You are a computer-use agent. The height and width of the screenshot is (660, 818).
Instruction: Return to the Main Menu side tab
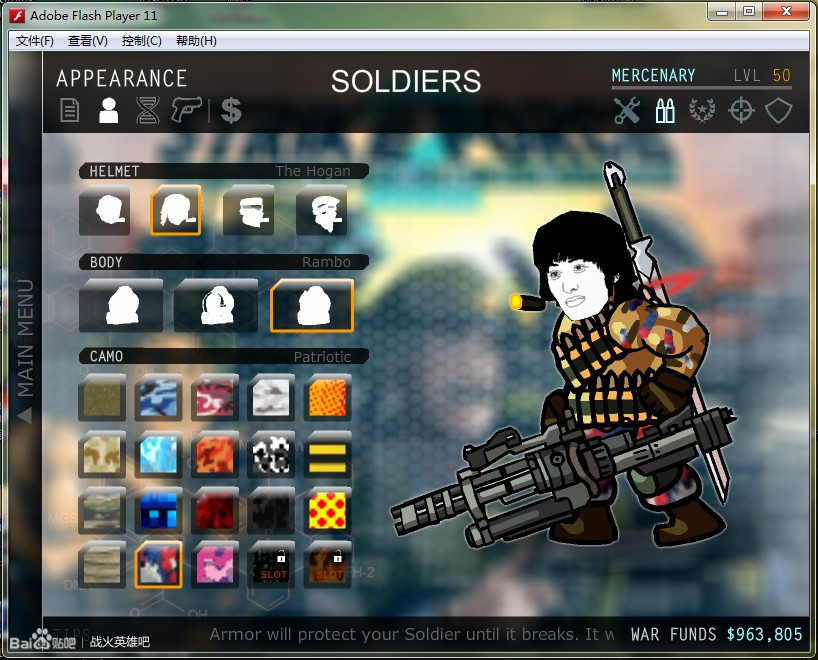(x=26, y=350)
